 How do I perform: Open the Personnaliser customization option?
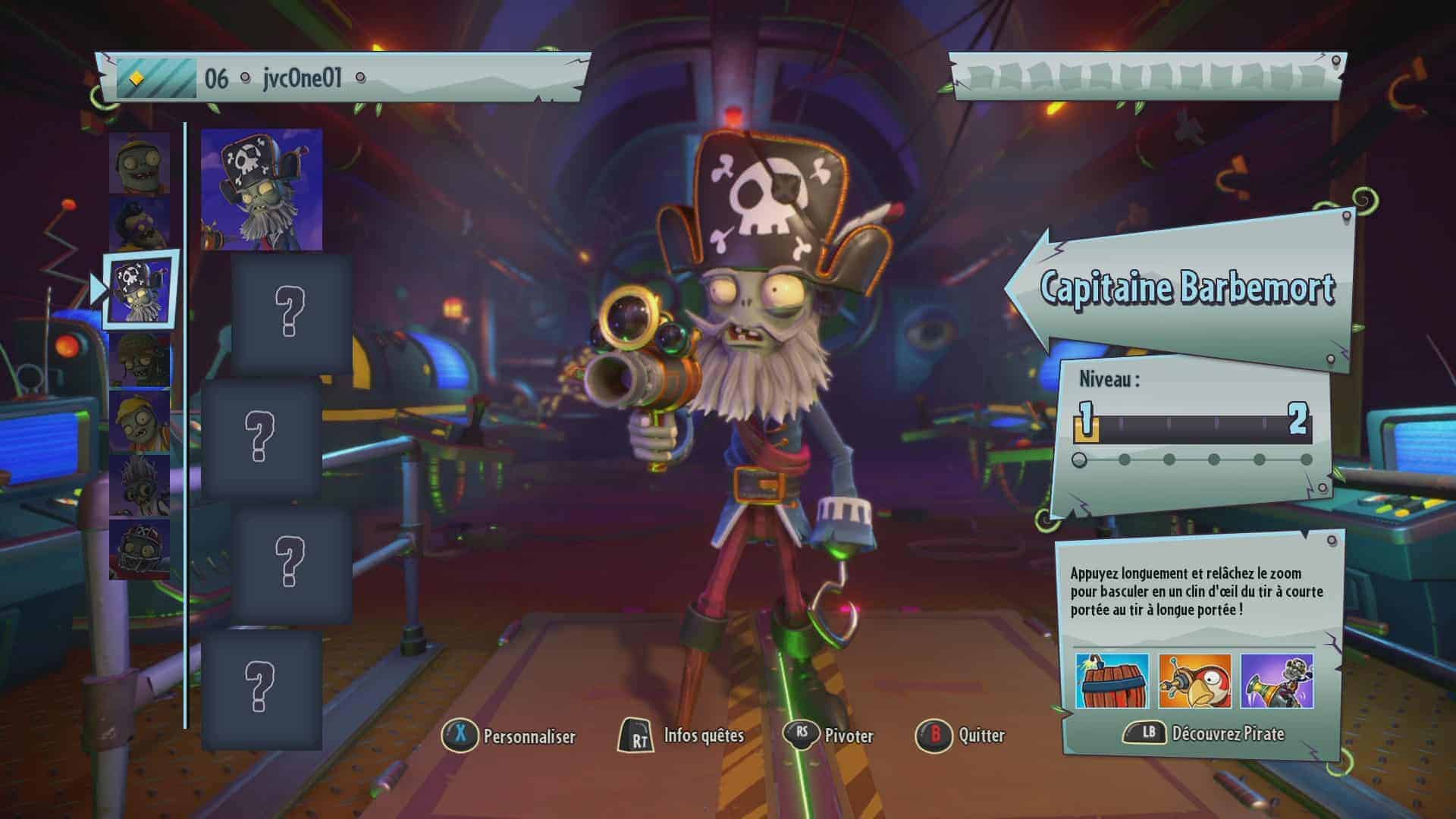[510, 736]
